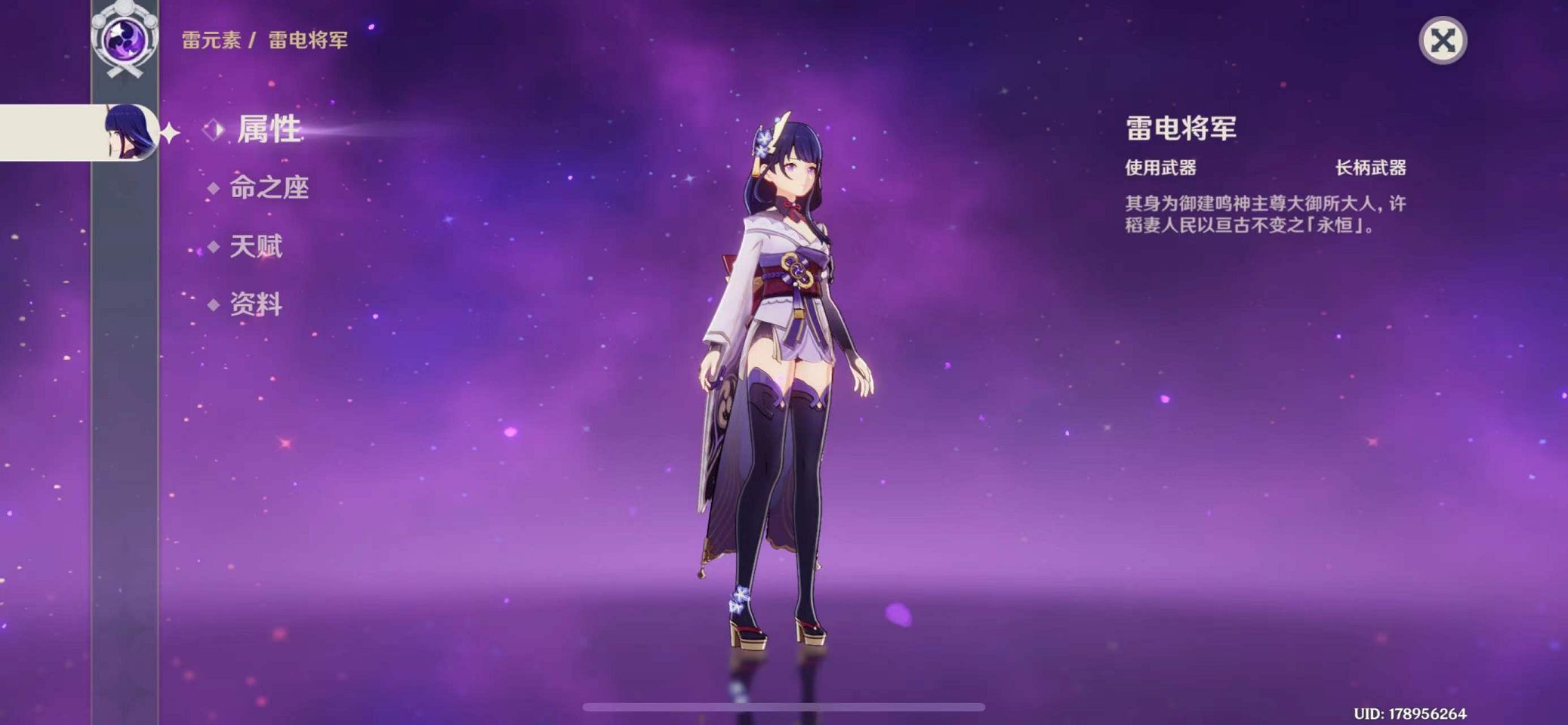Switch to the 命之座 constellation tab
The image size is (1568, 725).
(x=269, y=187)
